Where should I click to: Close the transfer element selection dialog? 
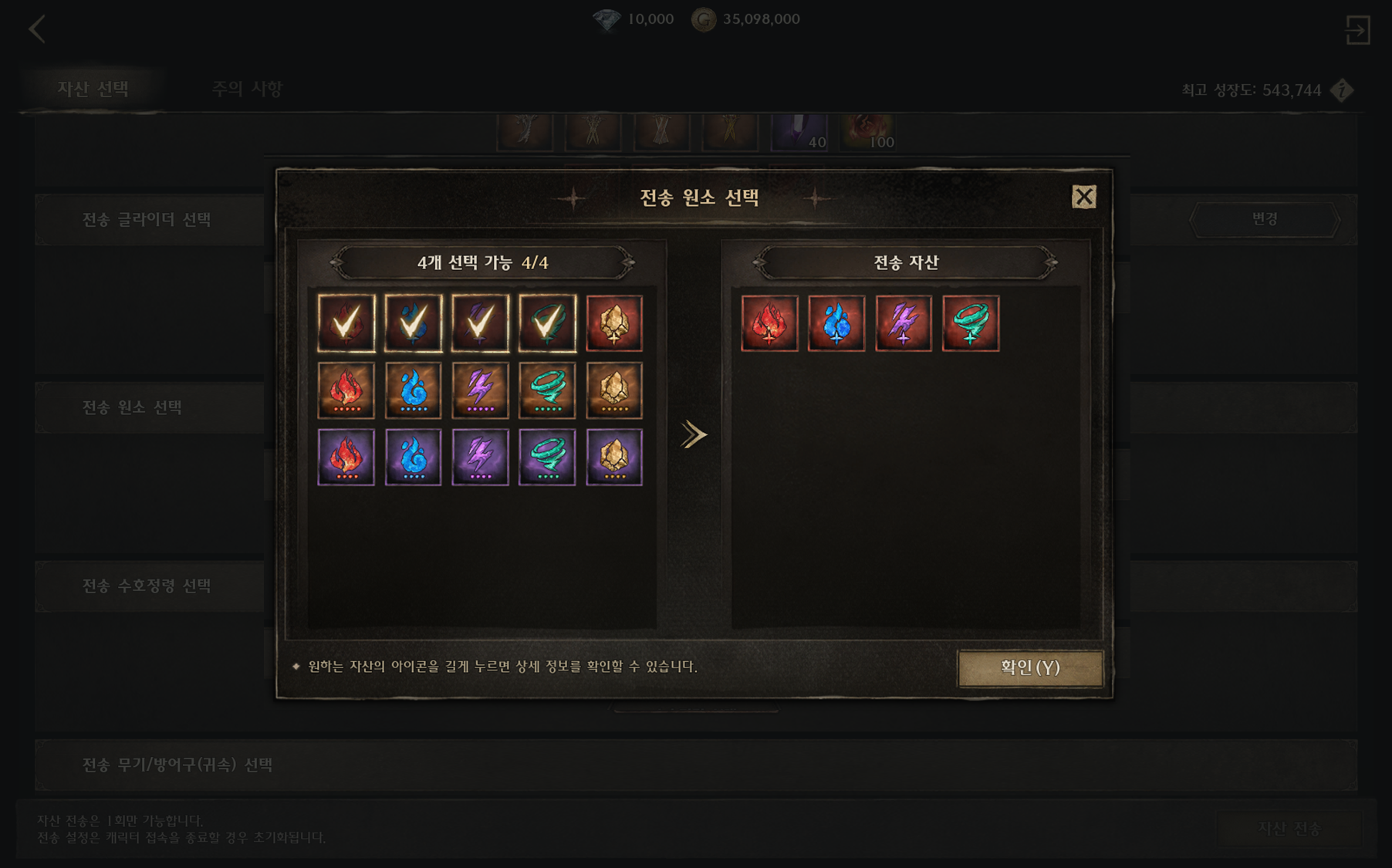[x=1083, y=198]
